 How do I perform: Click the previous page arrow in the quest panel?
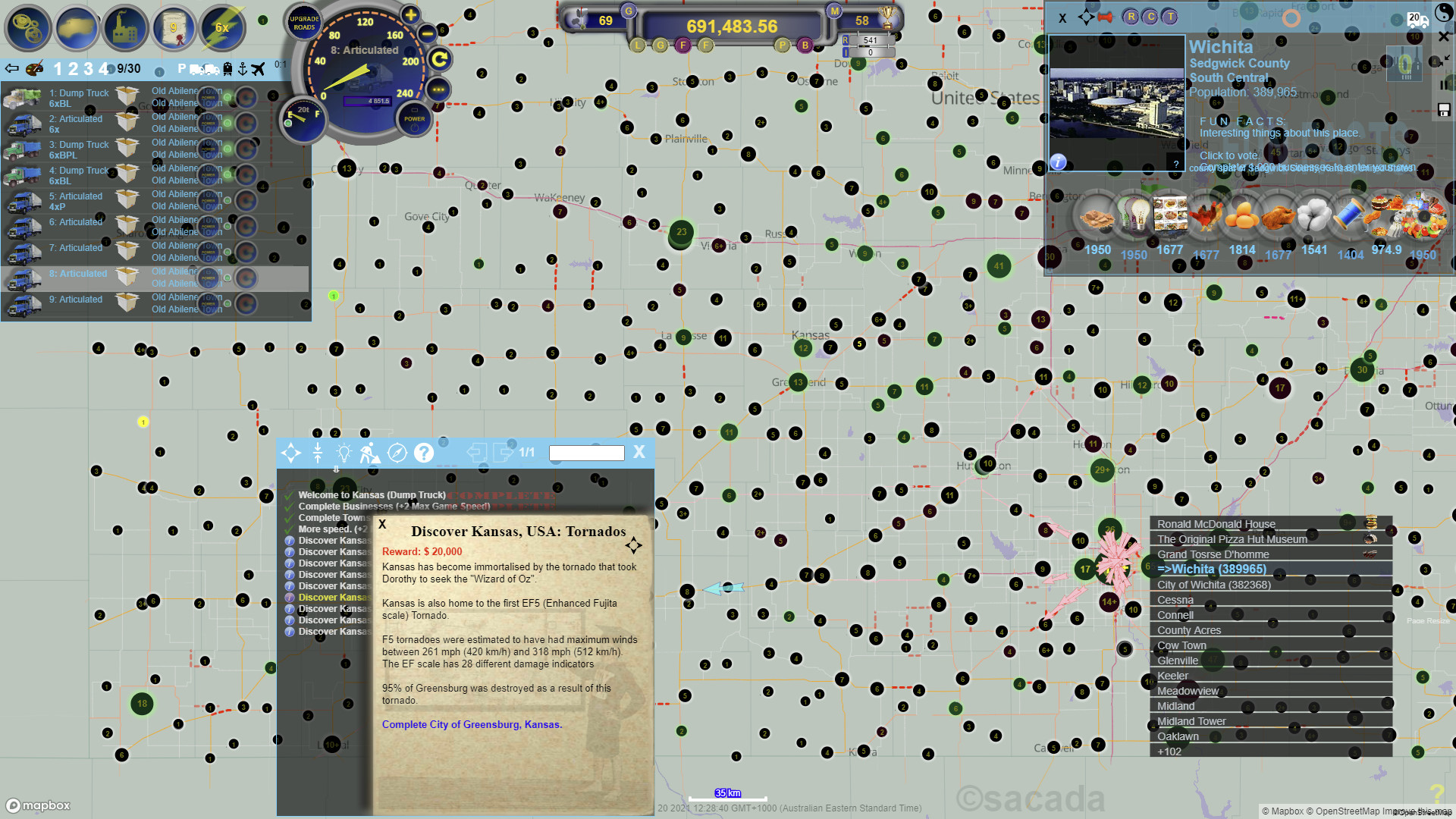(477, 453)
